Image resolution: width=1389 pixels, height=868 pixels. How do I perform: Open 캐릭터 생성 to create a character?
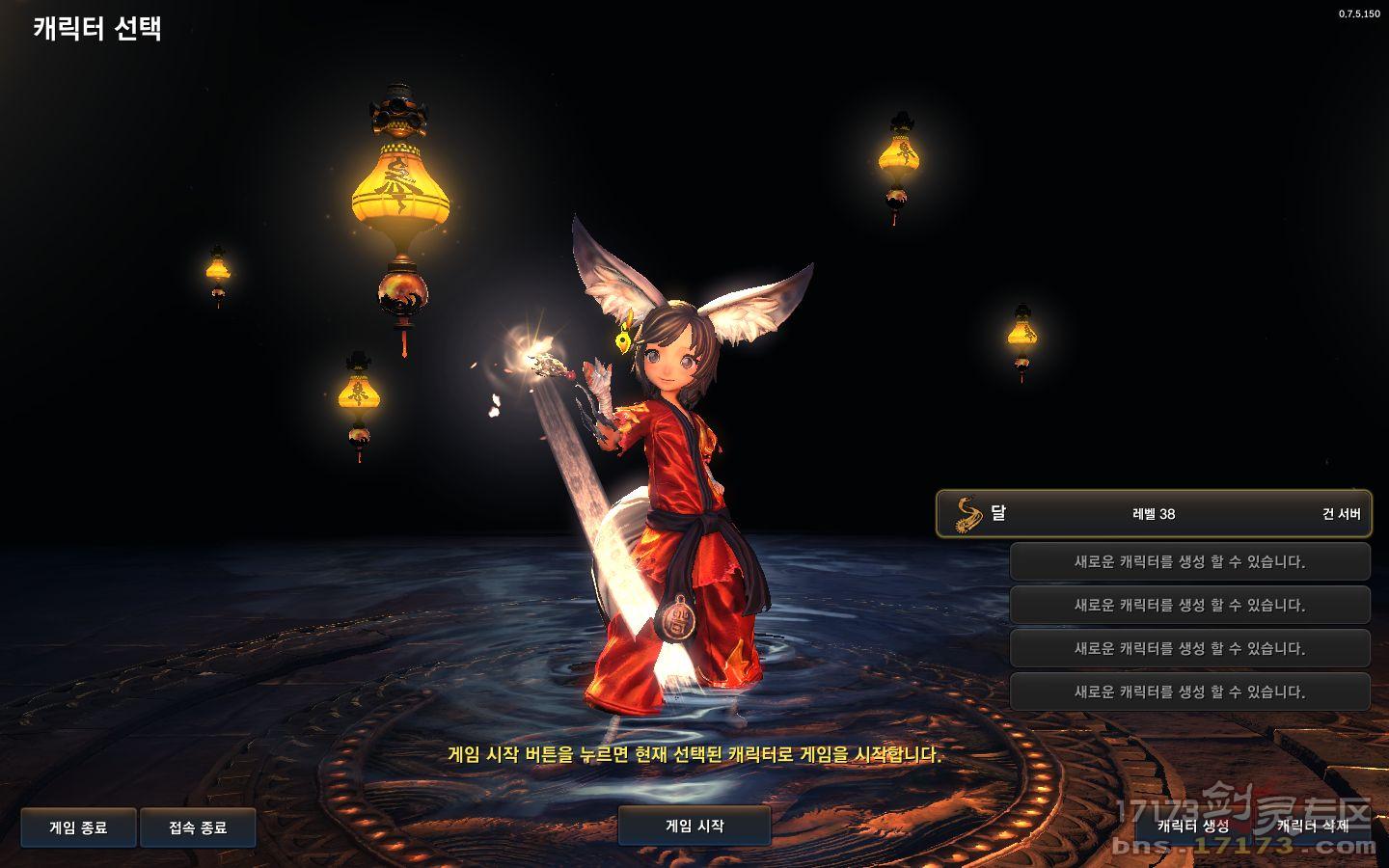click(x=1193, y=827)
